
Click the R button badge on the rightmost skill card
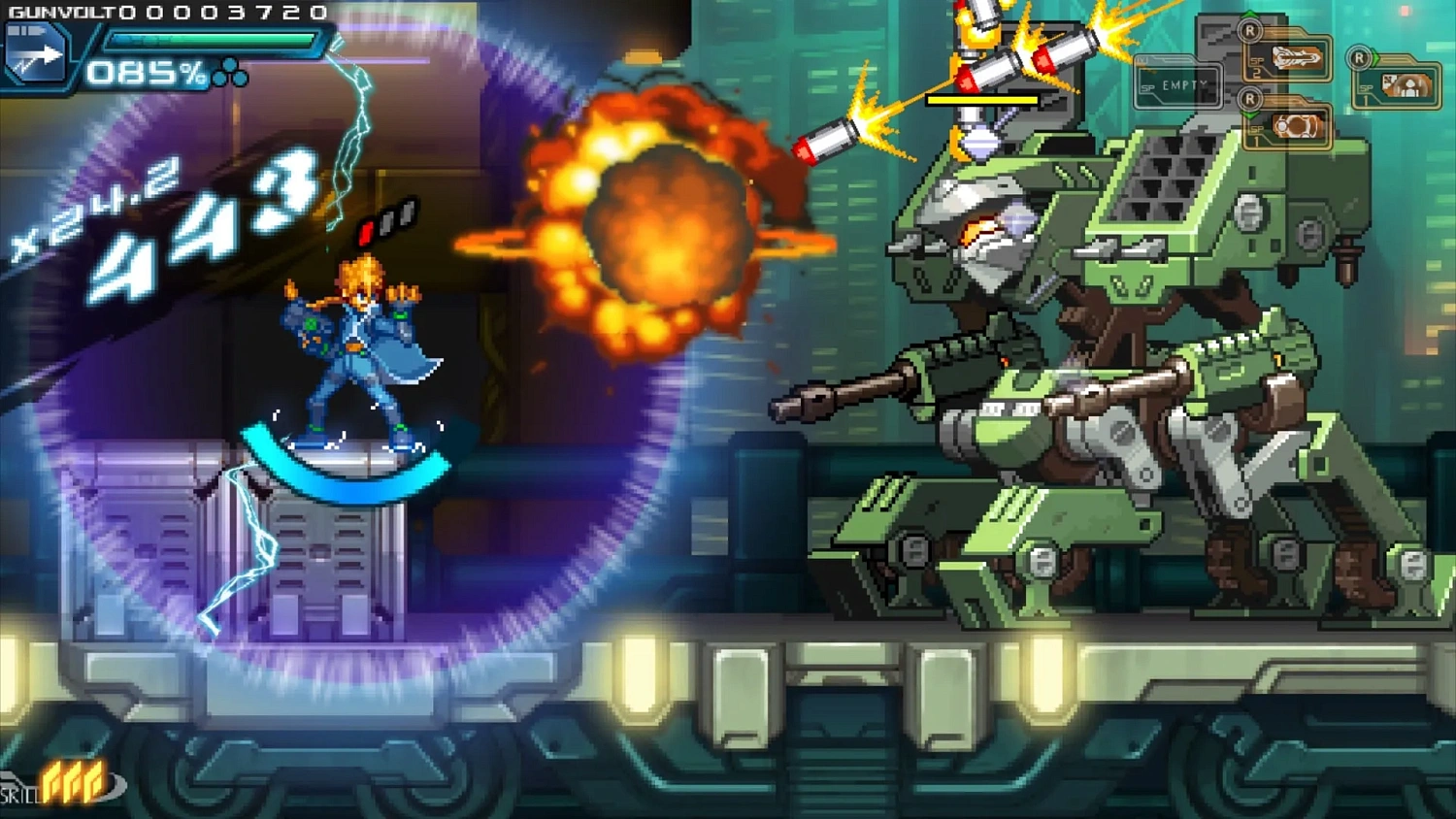1358,57
